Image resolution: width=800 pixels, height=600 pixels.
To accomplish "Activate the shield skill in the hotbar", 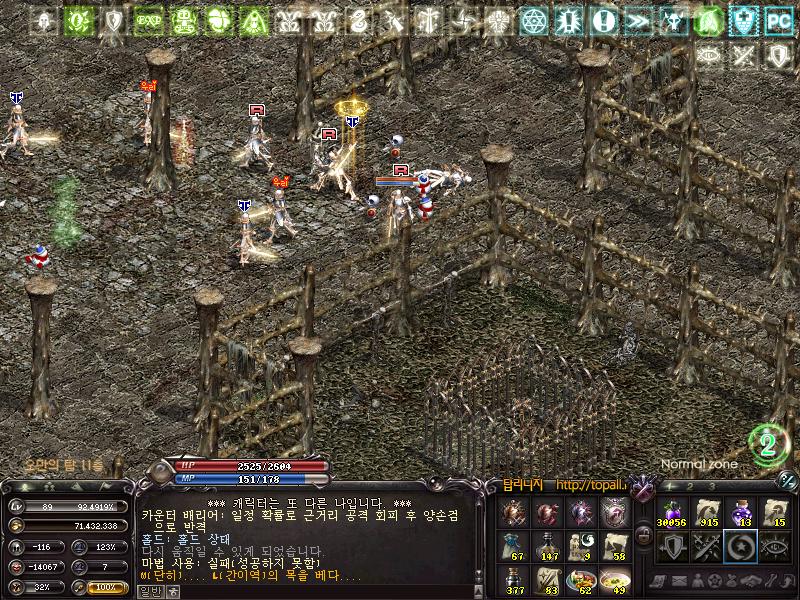I will click(x=672, y=546).
